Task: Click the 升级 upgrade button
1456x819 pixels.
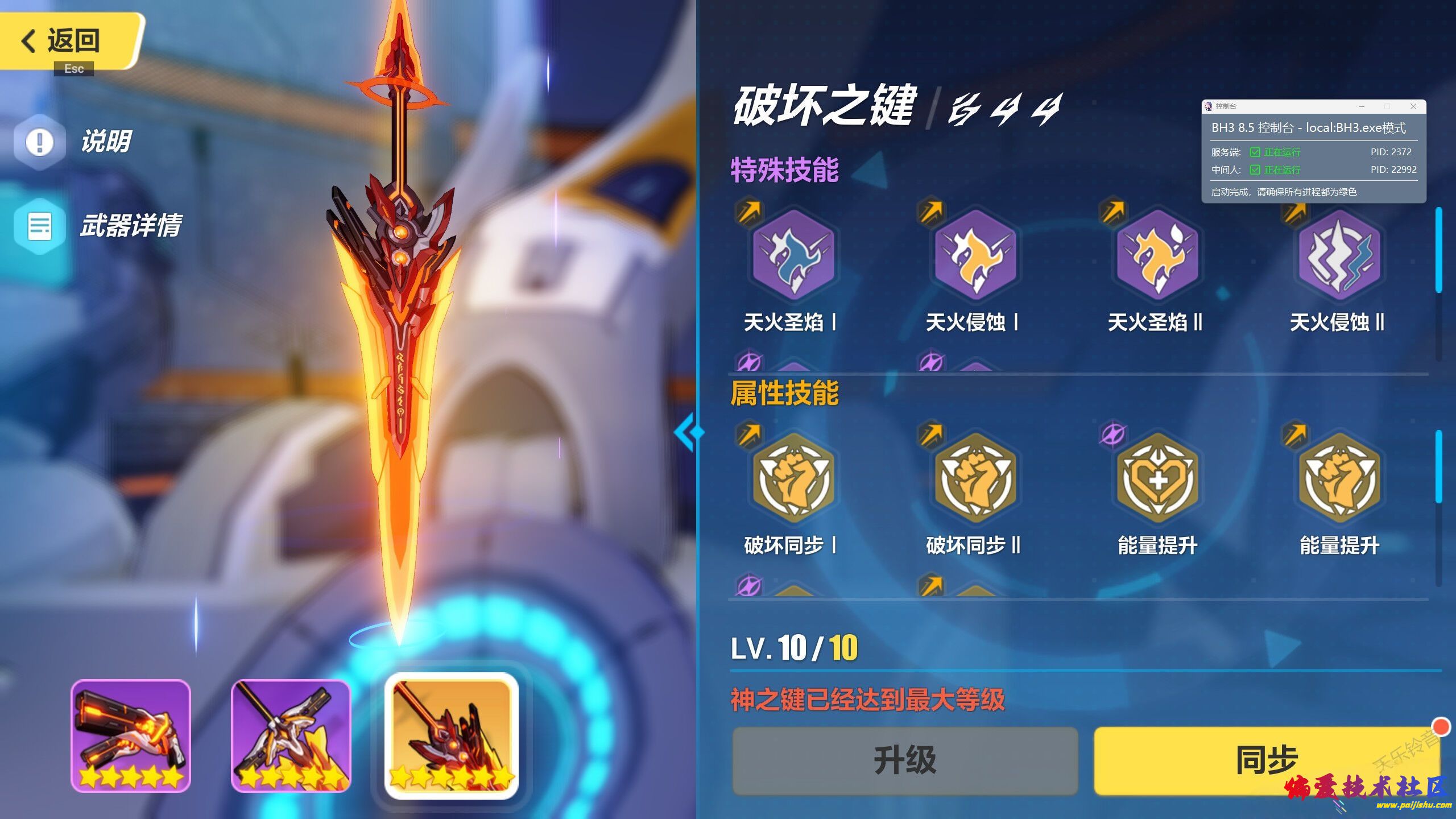Action: click(x=904, y=760)
